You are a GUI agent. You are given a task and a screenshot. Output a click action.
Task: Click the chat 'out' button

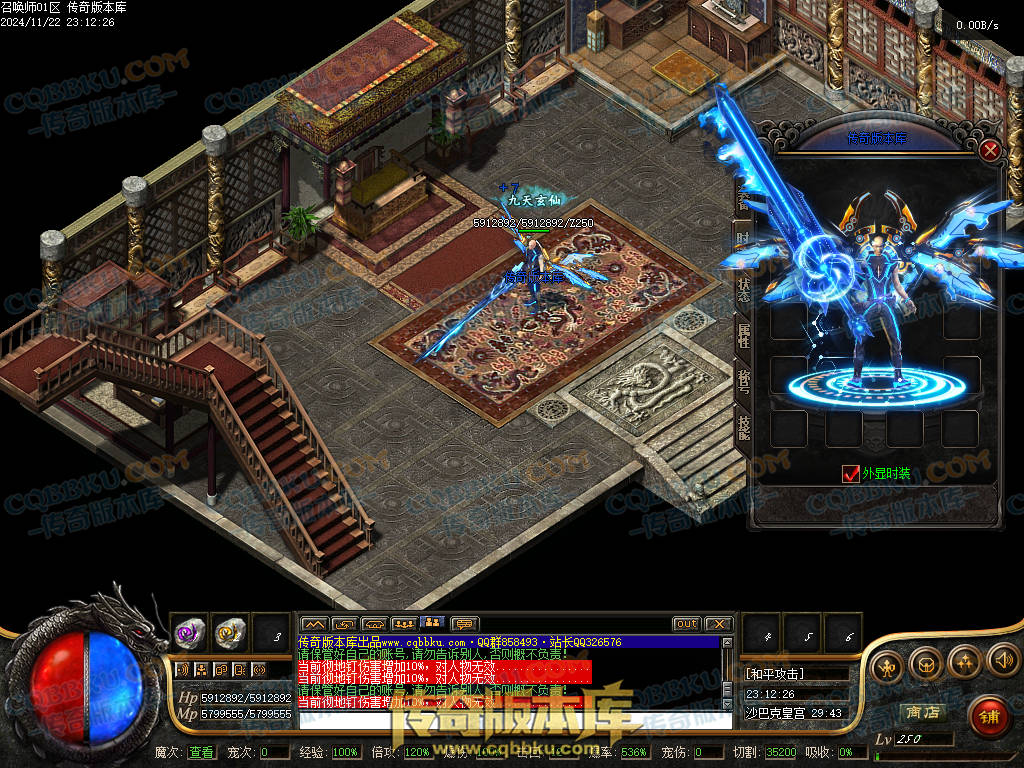(686, 624)
